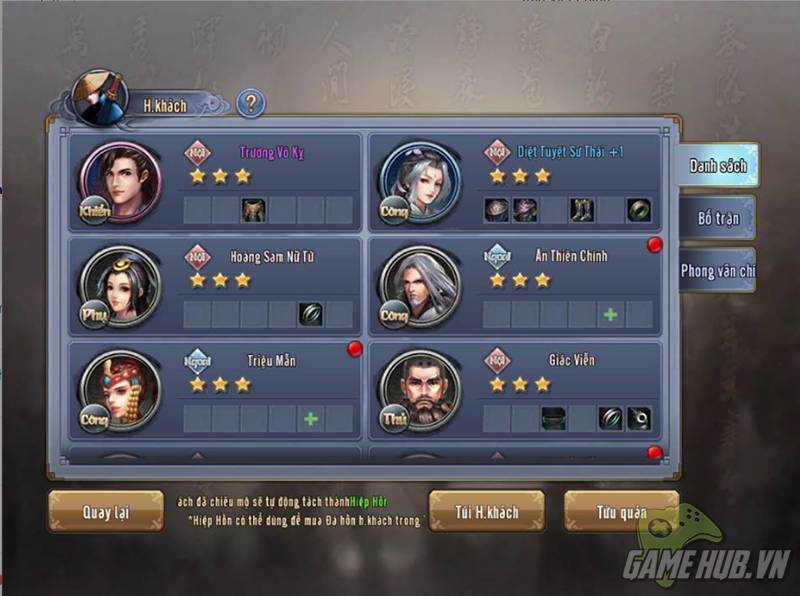
Task: Click Hoàng Sam Nữ Tử's equipped ring item
Action: click(x=311, y=314)
